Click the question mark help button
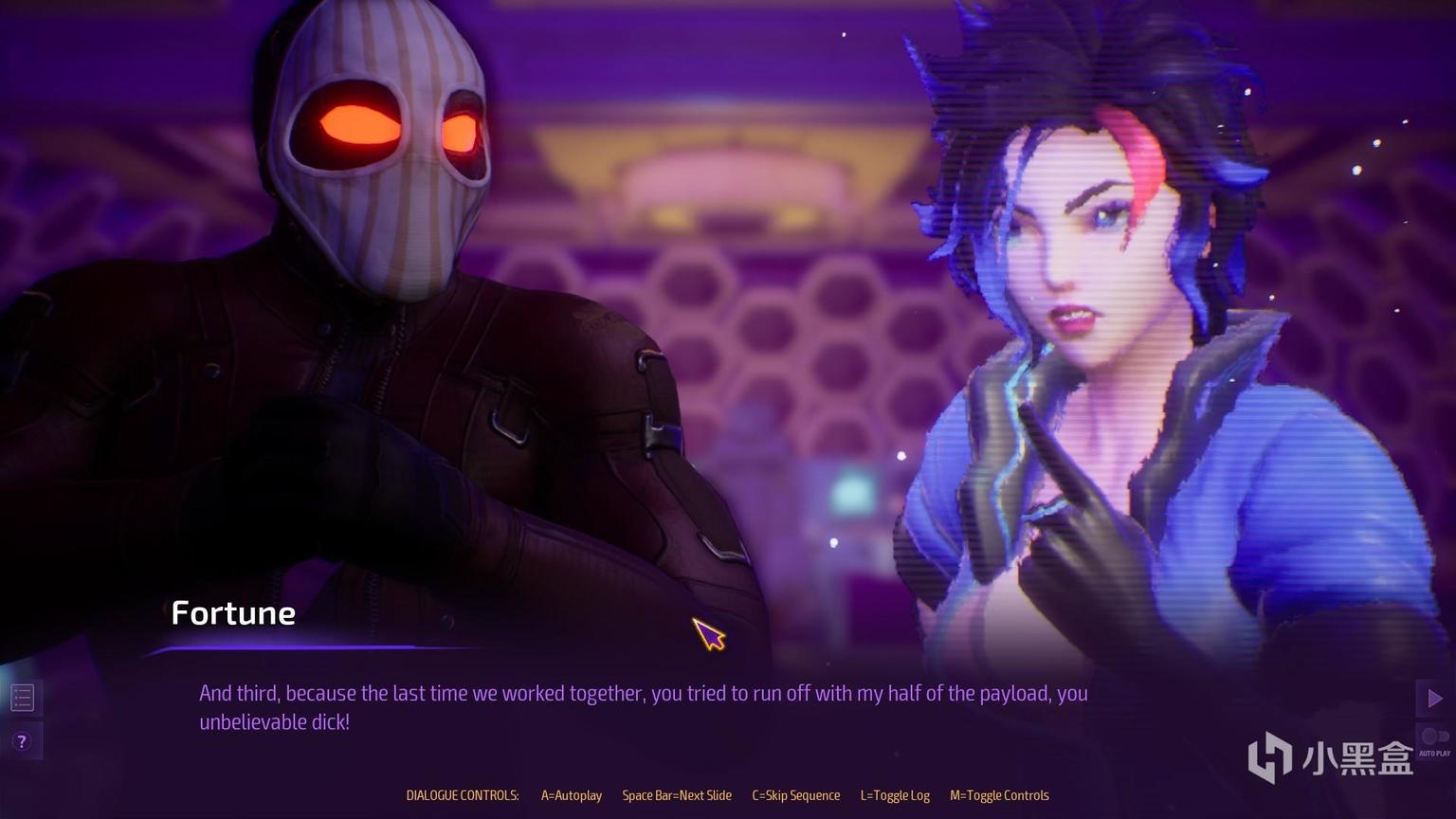This screenshot has height=819, width=1456. pyautogui.click(x=22, y=741)
